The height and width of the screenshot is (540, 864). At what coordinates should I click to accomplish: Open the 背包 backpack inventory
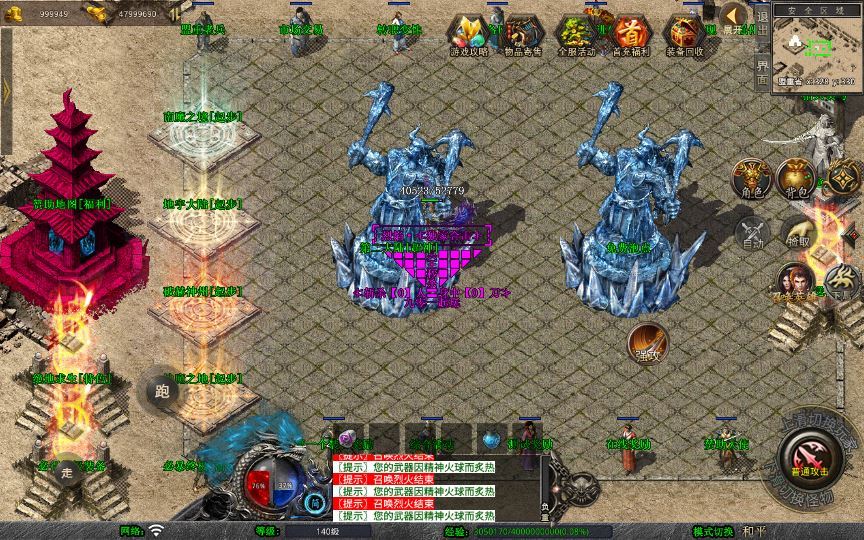pyautogui.click(x=797, y=179)
